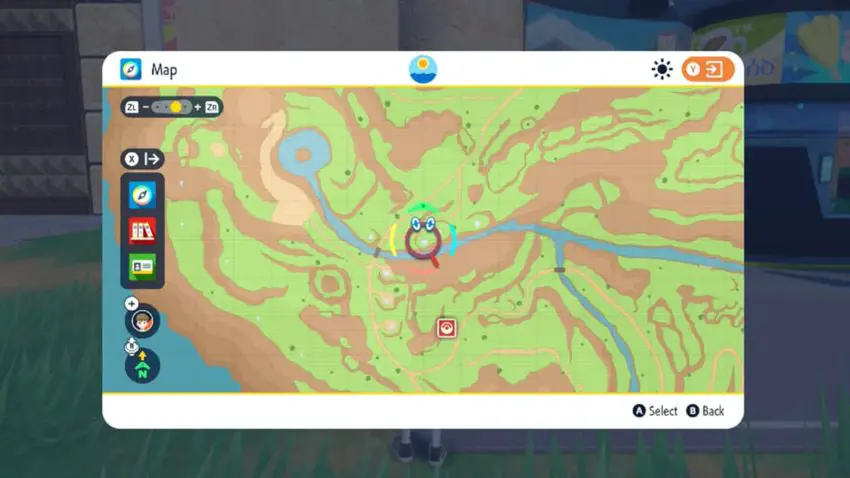This screenshot has height=478, width=850.
Task: Select the magnifying glass map cursor
Action: click(x=424, y=243)
